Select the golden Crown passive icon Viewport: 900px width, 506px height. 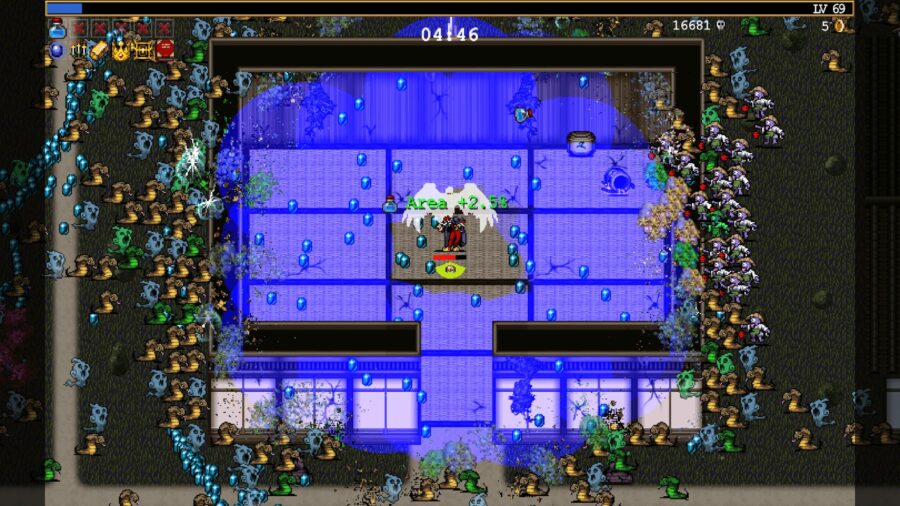click(x=121, y=49)
